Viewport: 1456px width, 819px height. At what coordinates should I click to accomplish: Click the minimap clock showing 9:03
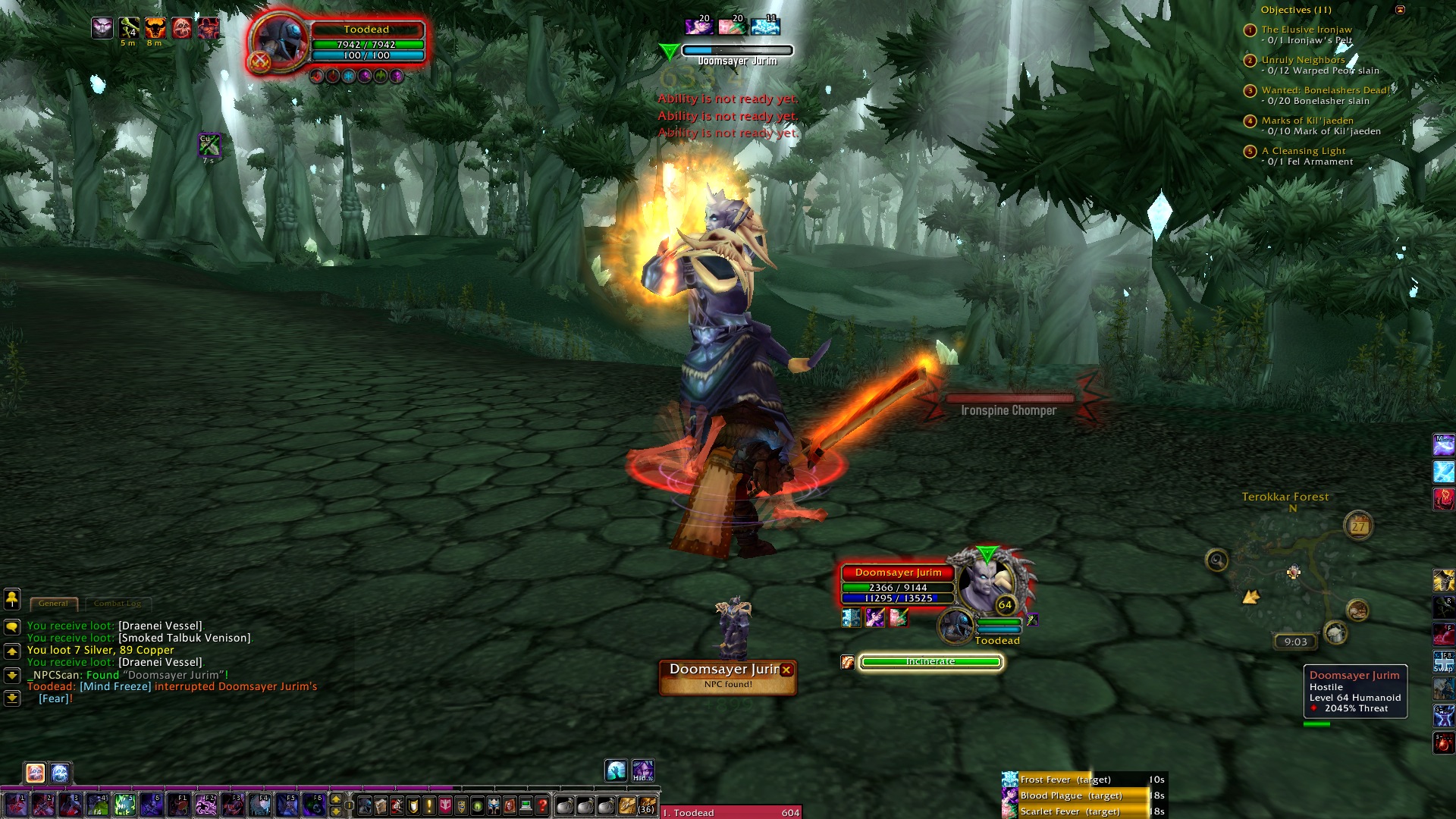coord(1295,642)
